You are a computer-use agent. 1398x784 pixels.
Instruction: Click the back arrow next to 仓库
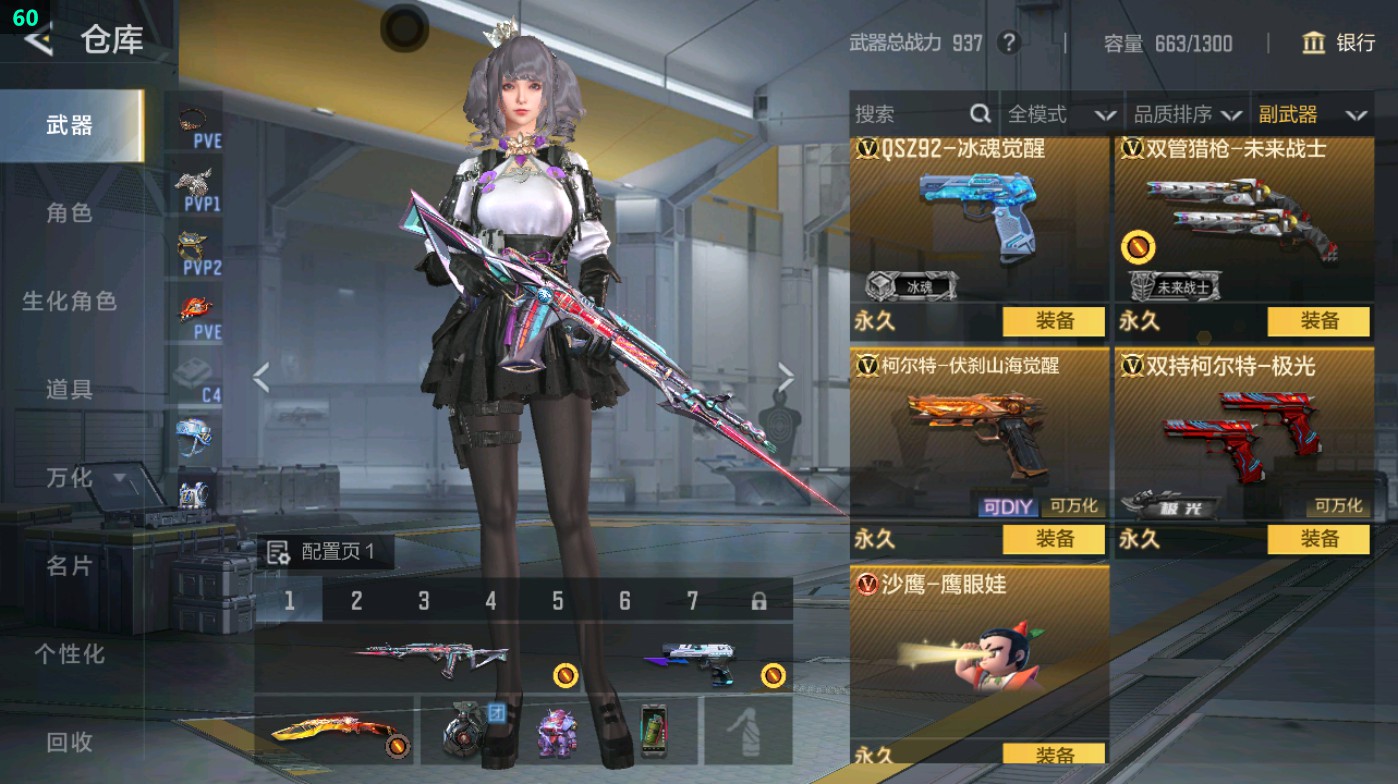coord(40,42)
